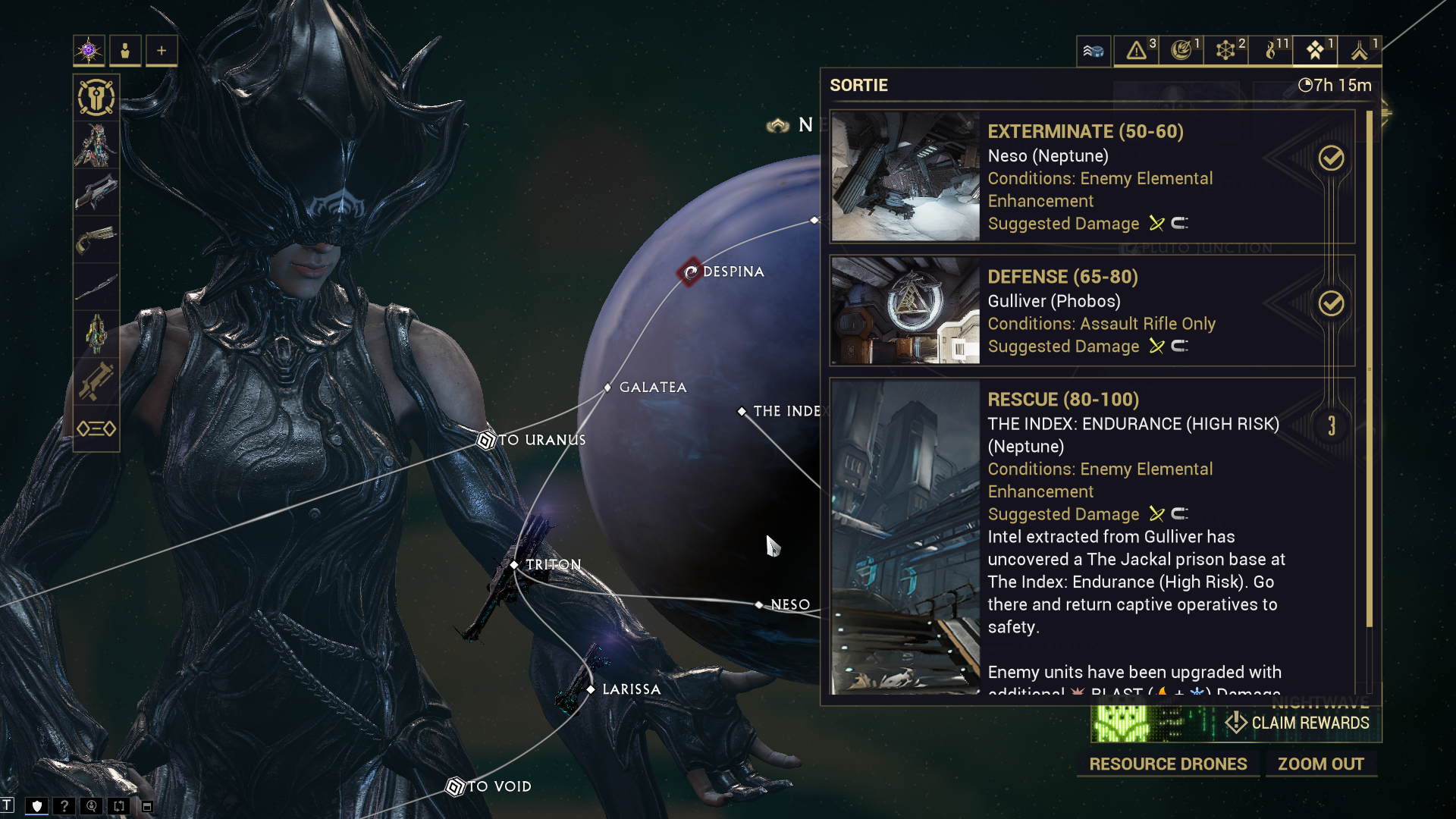Viewport: 1456px width, 819px height.
Task: Choose the Defense sortie mission at Gulliver
Action: tap(1092, 311)
